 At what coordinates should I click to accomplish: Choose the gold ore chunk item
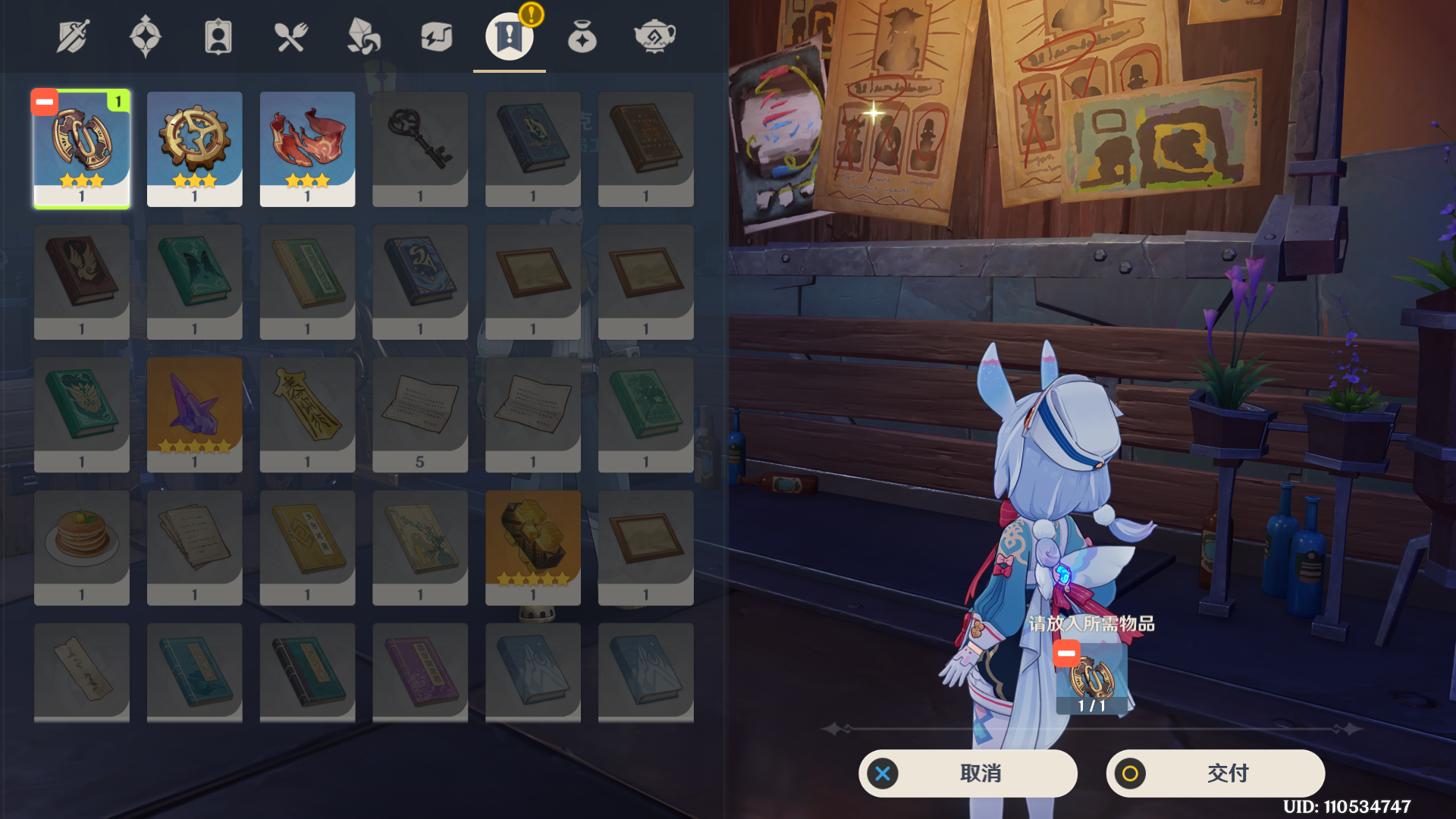click(533, 547)
